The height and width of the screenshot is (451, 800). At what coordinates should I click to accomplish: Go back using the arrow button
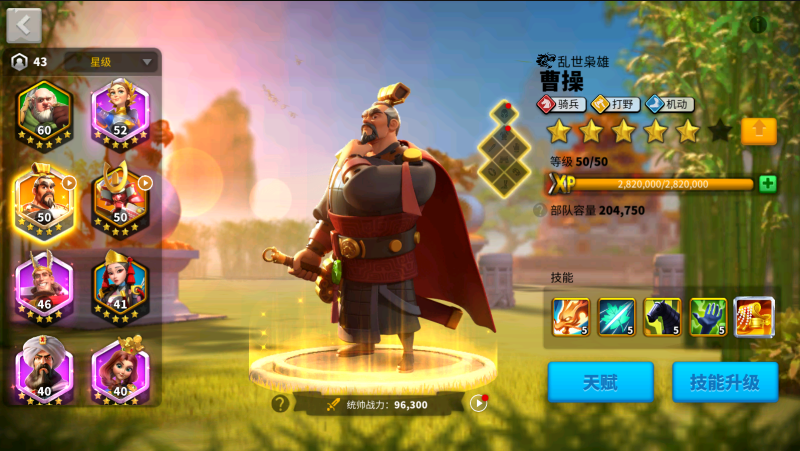(x=23, y=24)
